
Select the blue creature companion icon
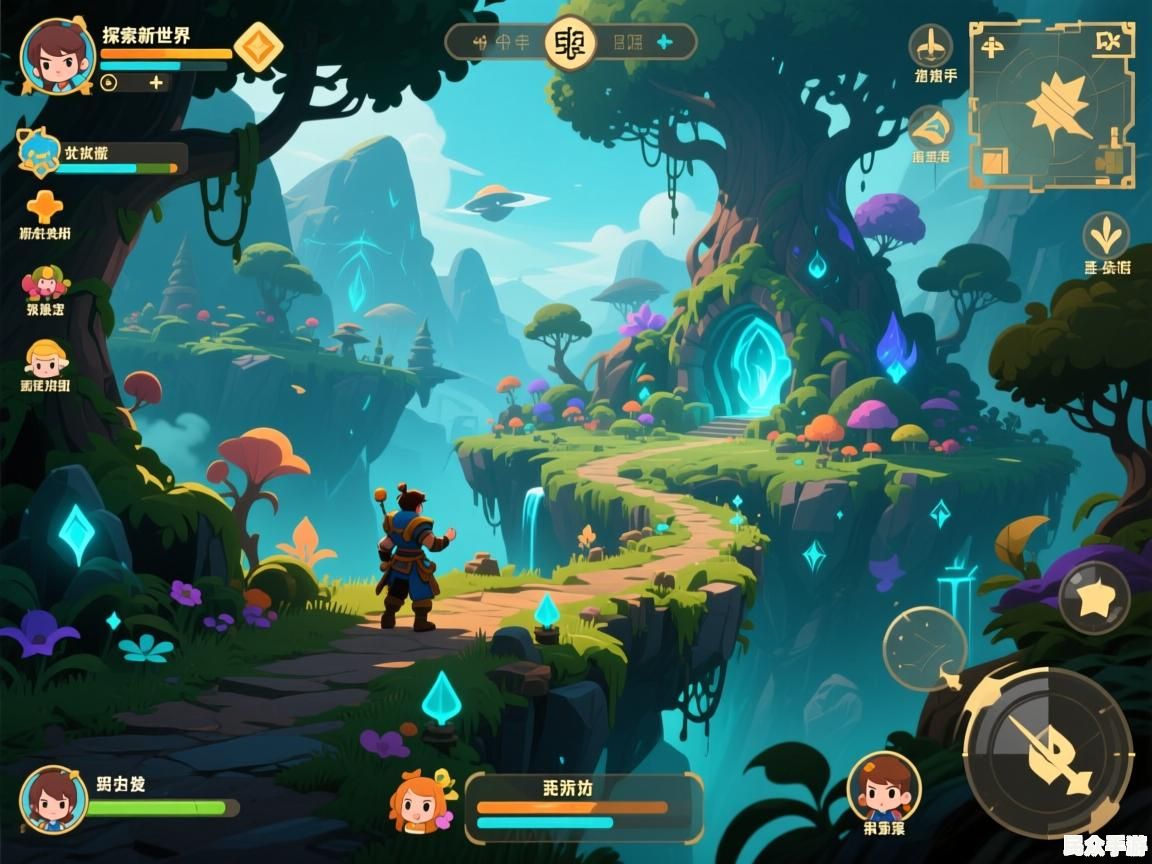[38, 151]
